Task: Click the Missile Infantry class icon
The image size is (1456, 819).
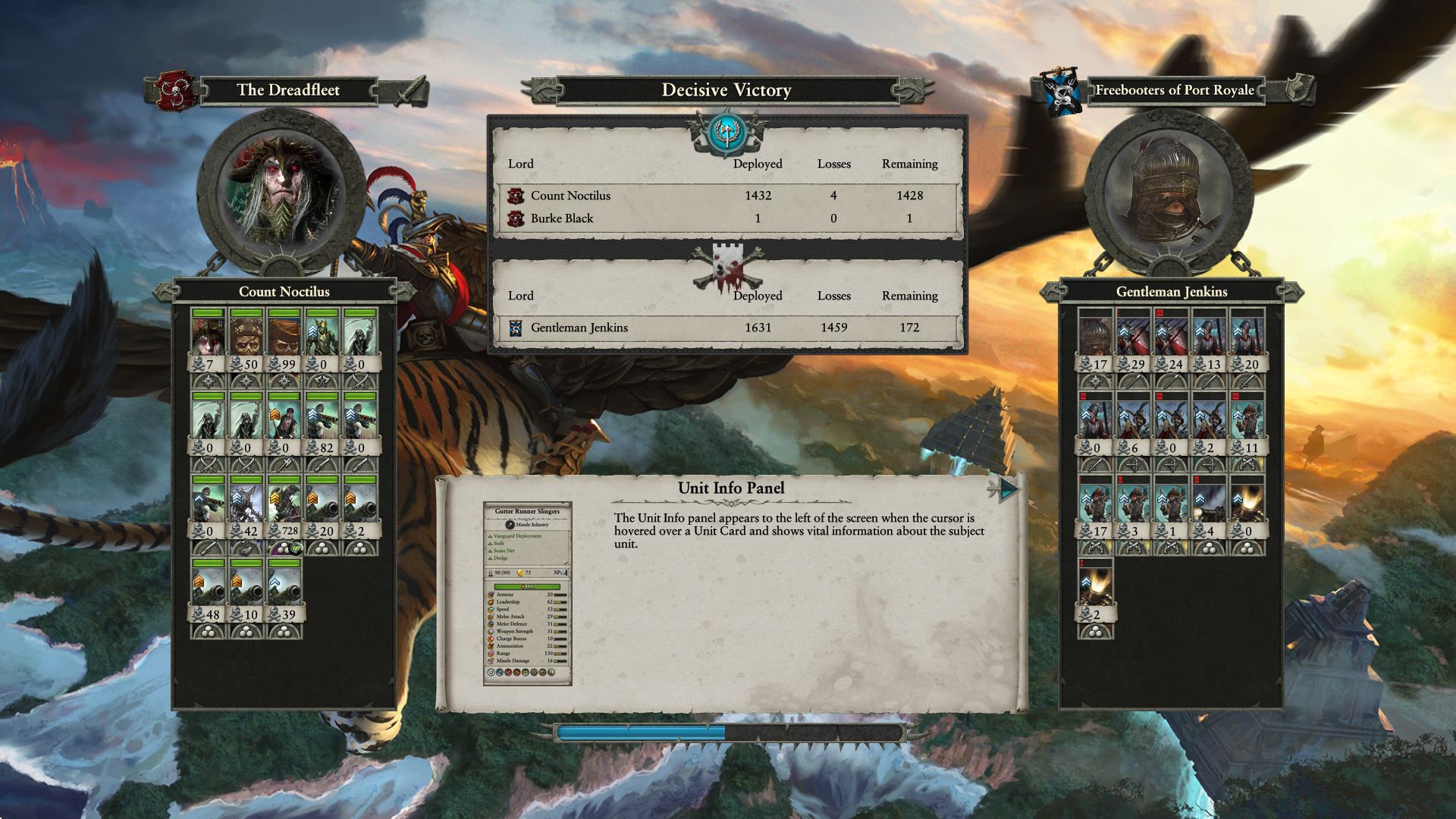Action: click(x=510, y=525)
